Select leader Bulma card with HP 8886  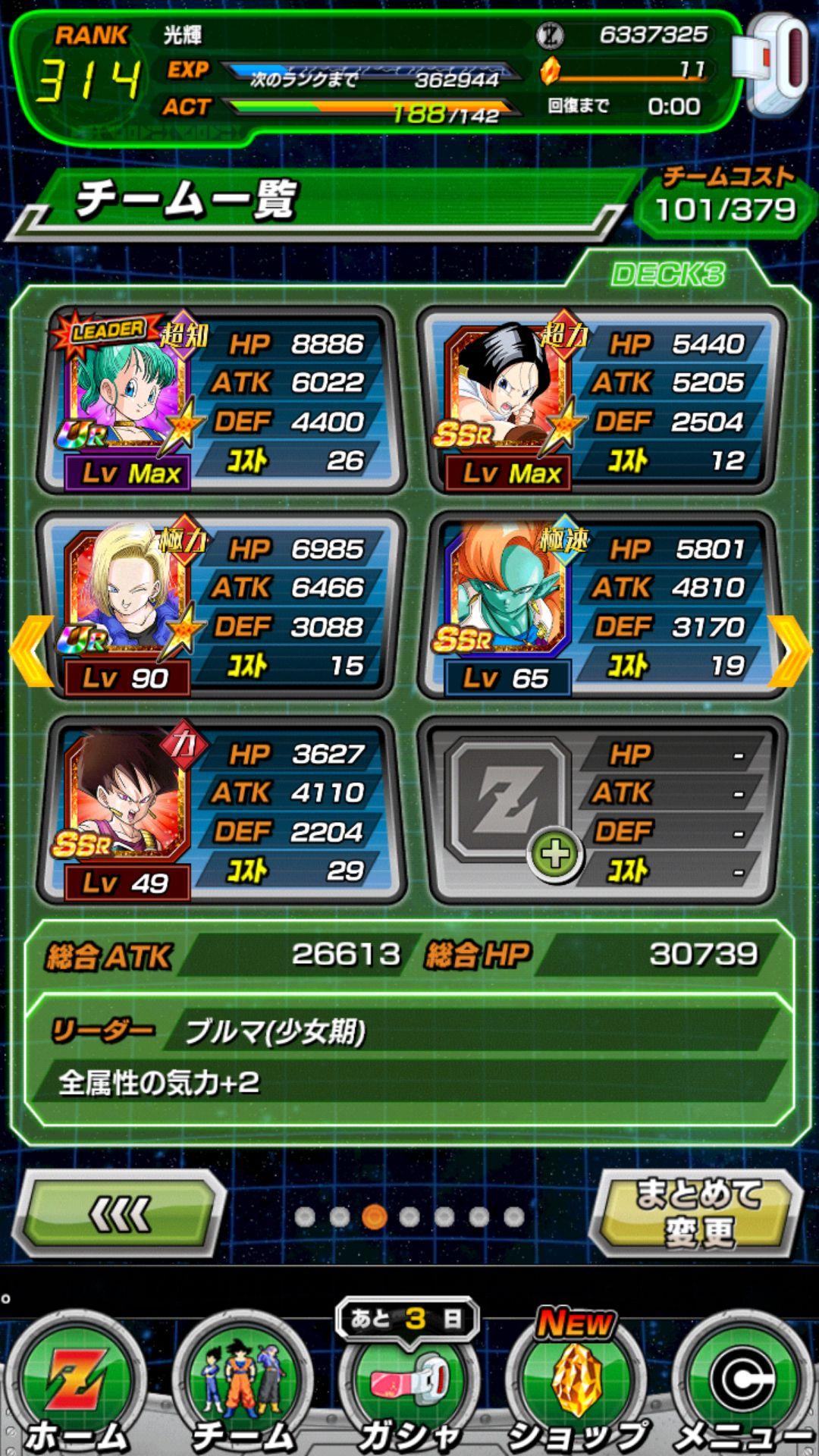coord(220,400)
